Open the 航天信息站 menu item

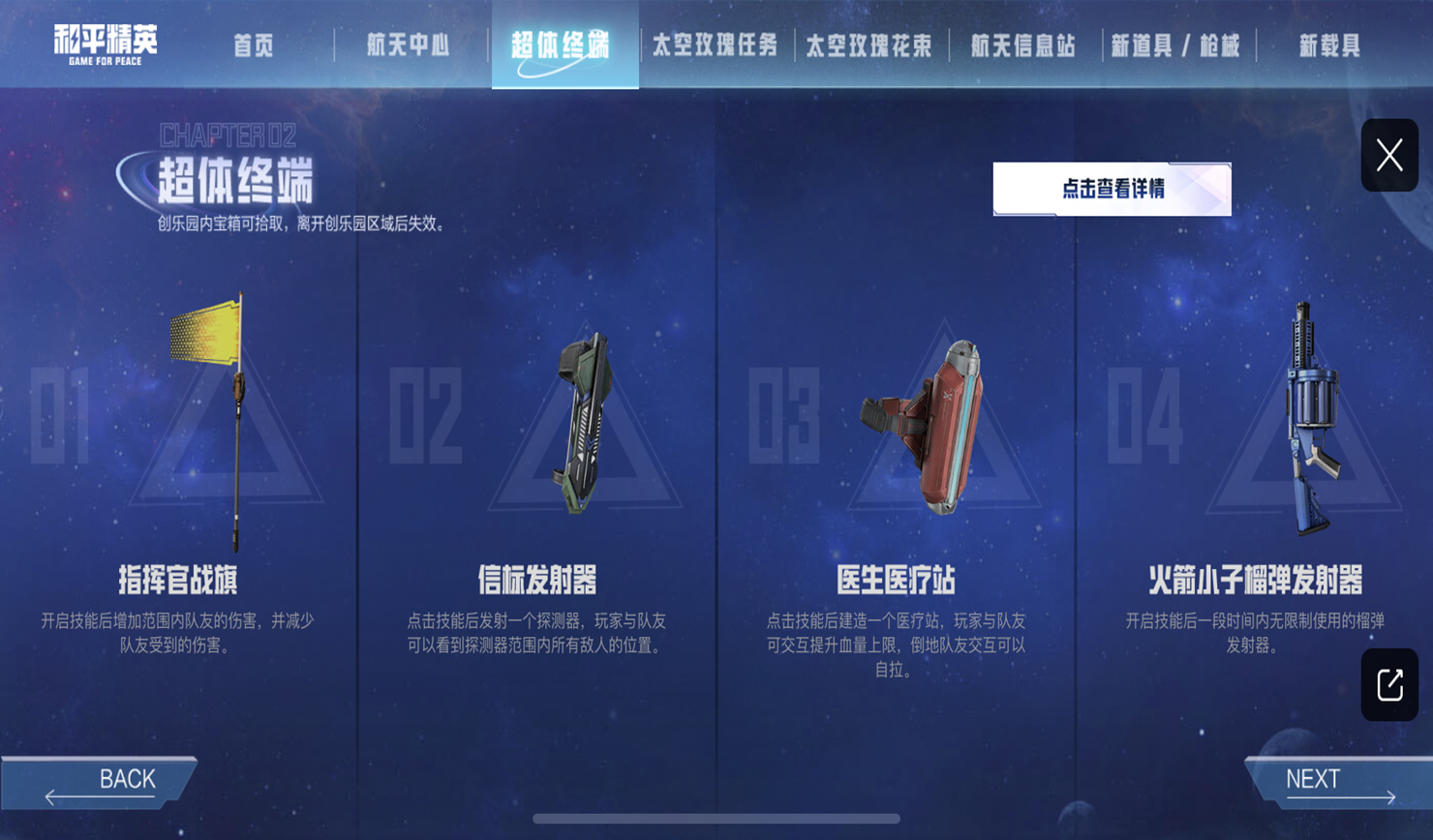coord(1021,43)
